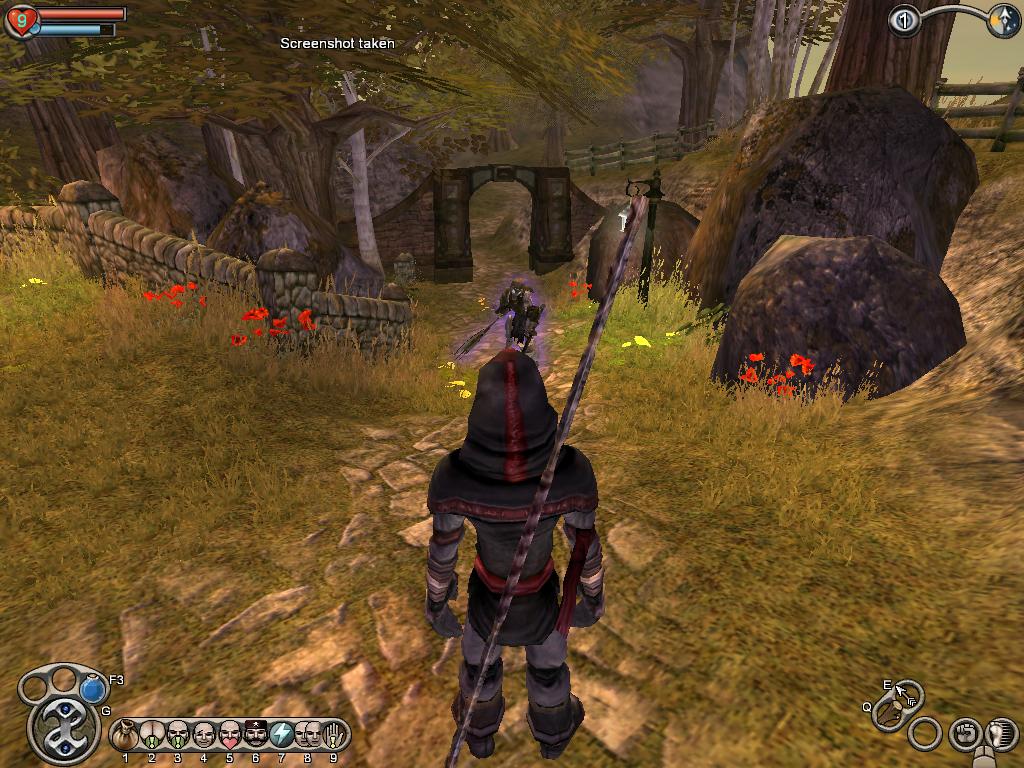Select the sack item in hotbar slot 1
This screenshot has height=768, width=1024.
click(x=125, y=735)
